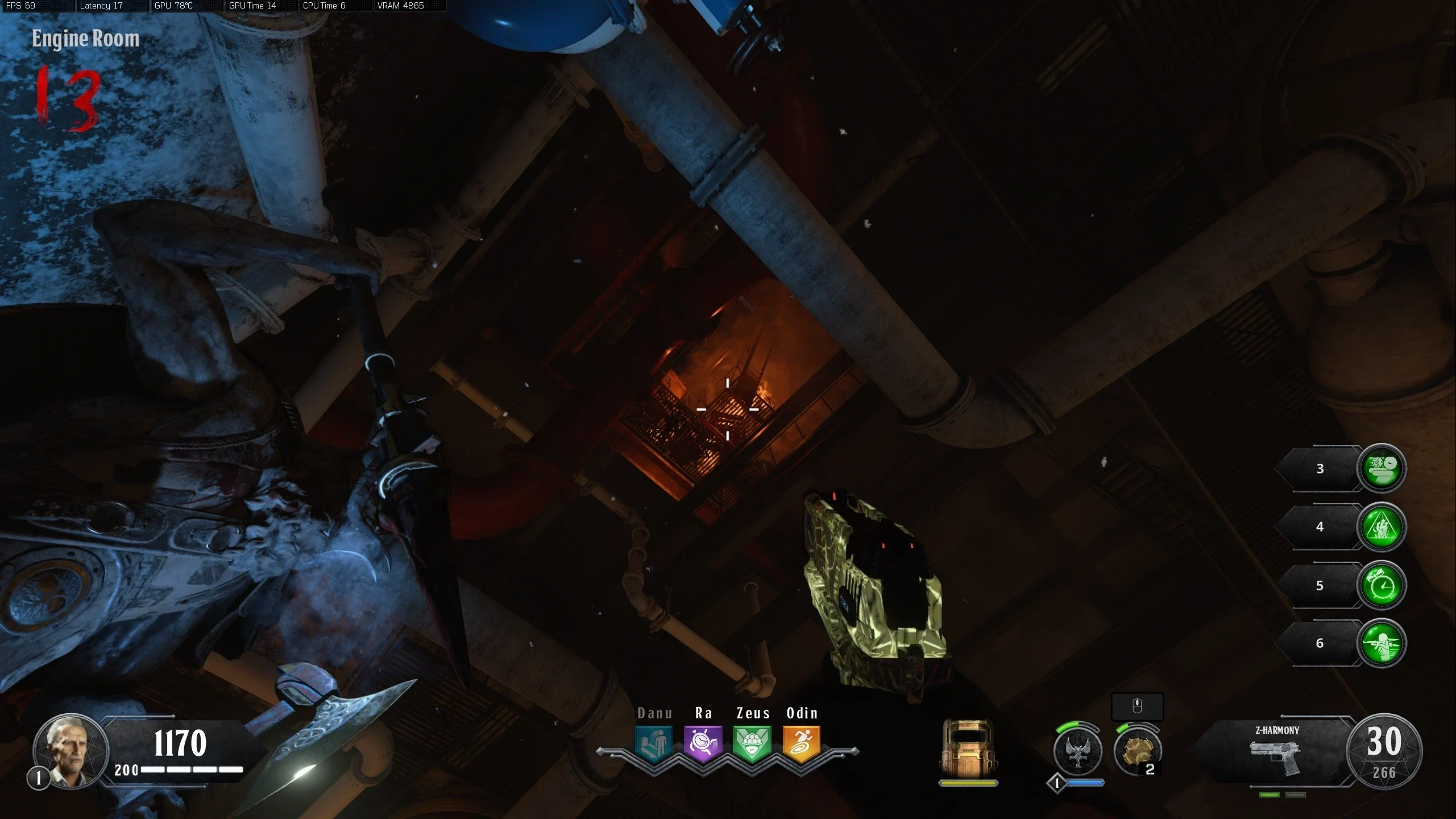This screenshot has width=1456, height=819.
Task: Select the green Zeus turtle-shell perk
Action: pyautogui.click(x=752, y=743)
